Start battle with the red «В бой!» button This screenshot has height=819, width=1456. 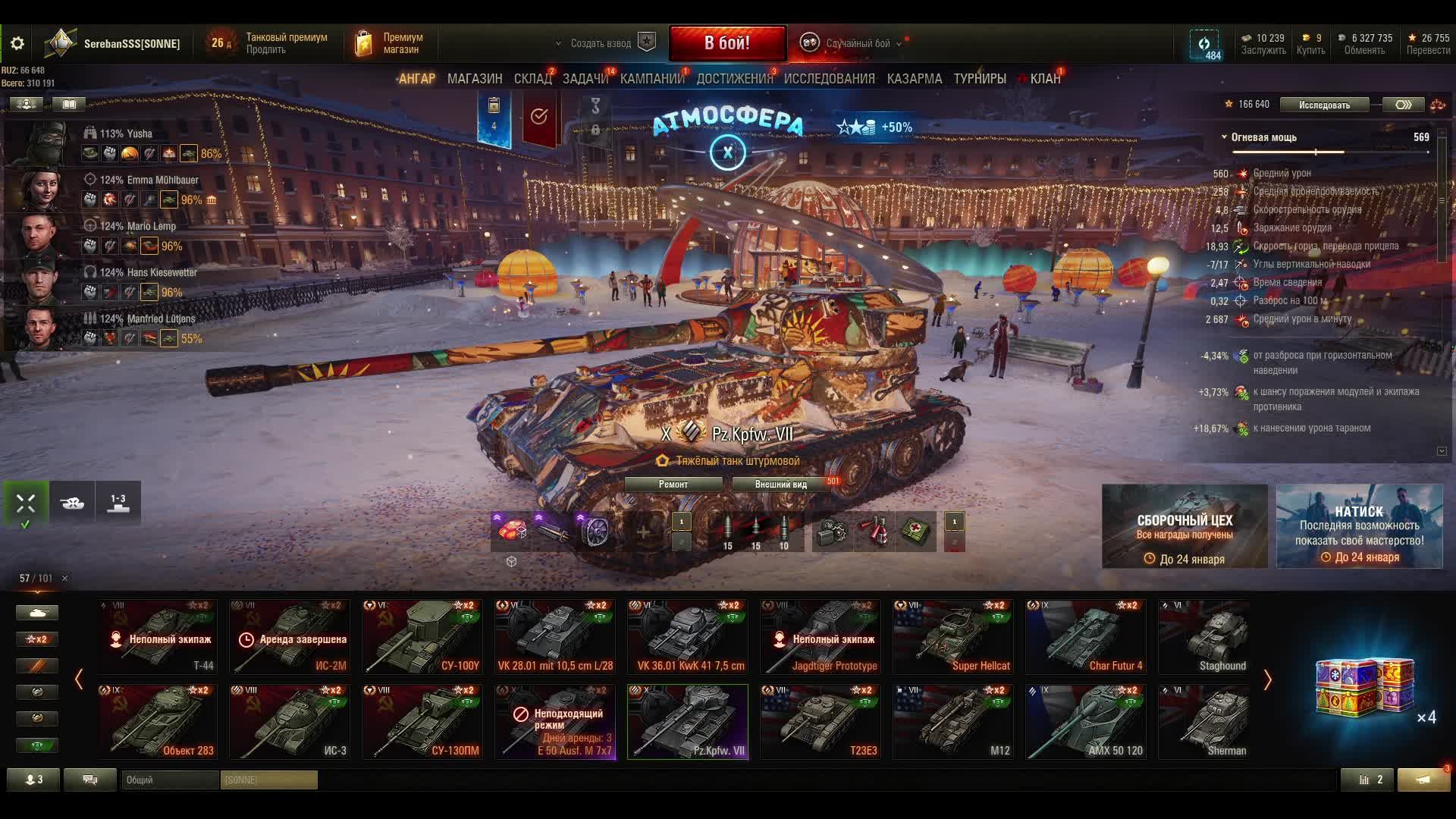[727, 43]
